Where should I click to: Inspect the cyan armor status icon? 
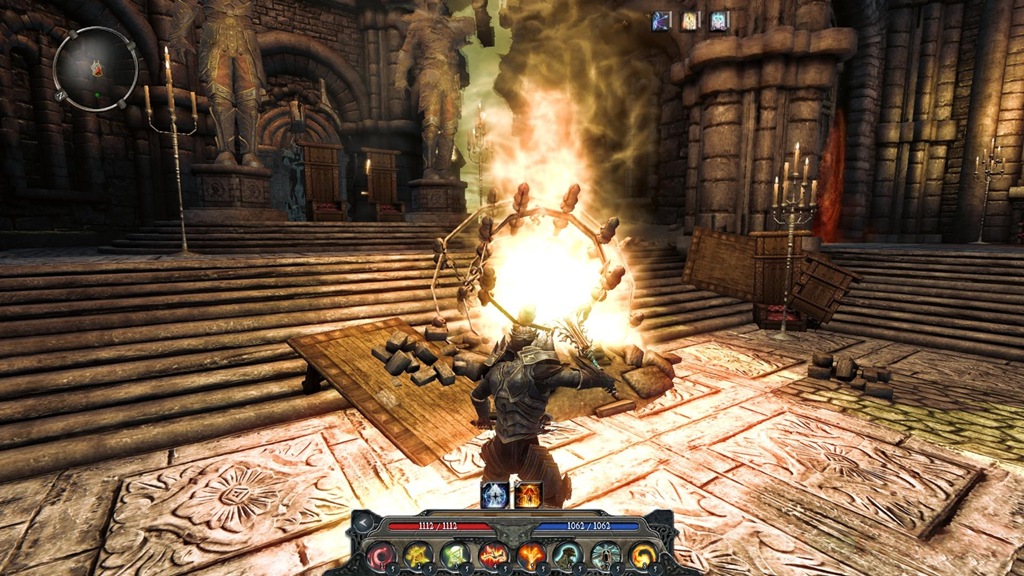[719, 20]
